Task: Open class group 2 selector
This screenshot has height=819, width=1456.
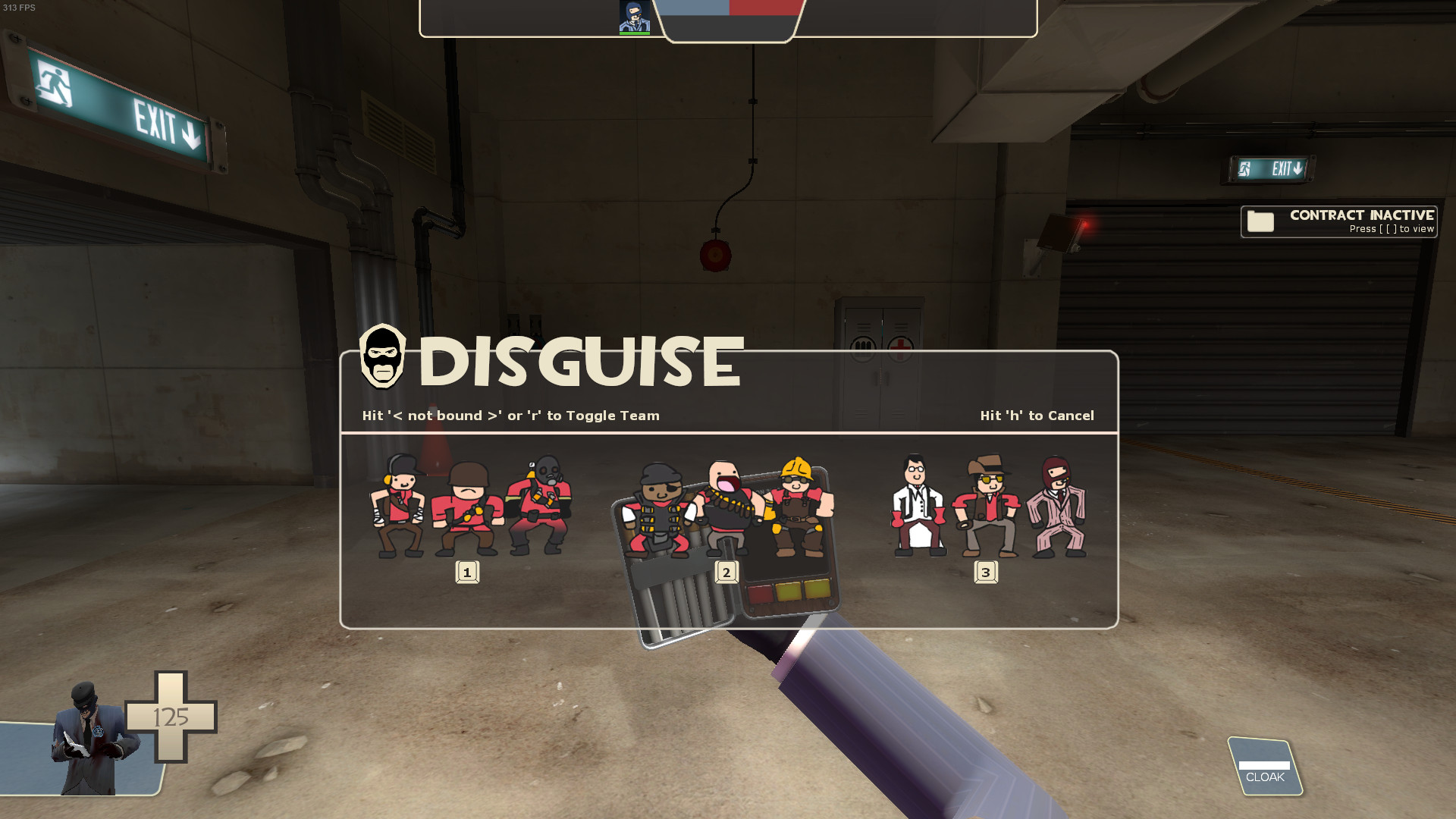Action: (x=726, y=573)
